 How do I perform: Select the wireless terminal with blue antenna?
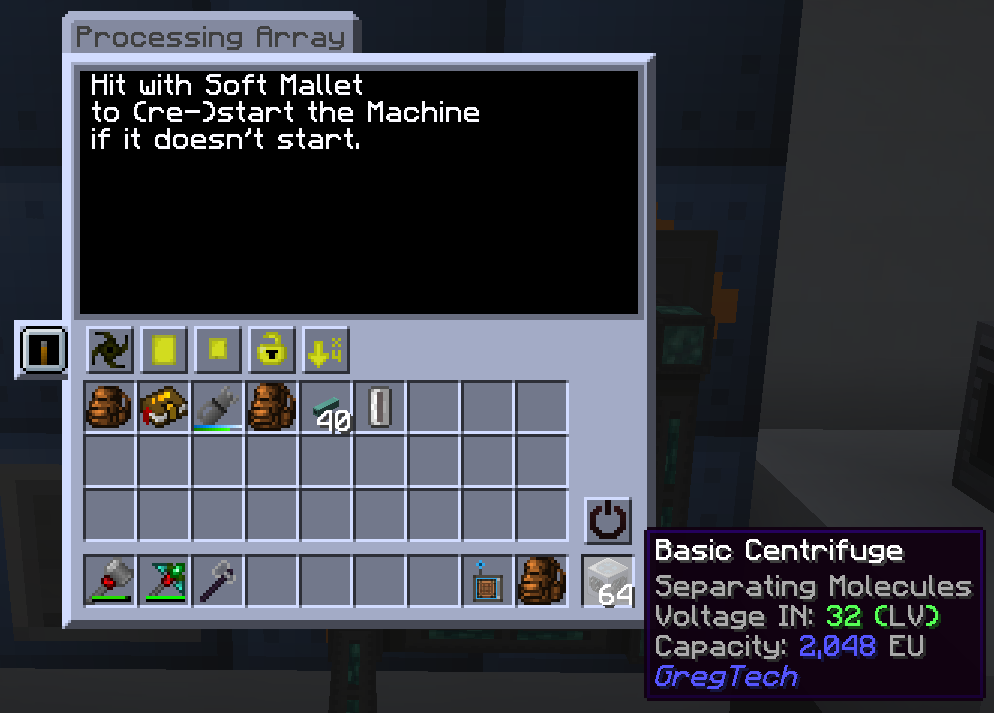click(x=487, y=581)
